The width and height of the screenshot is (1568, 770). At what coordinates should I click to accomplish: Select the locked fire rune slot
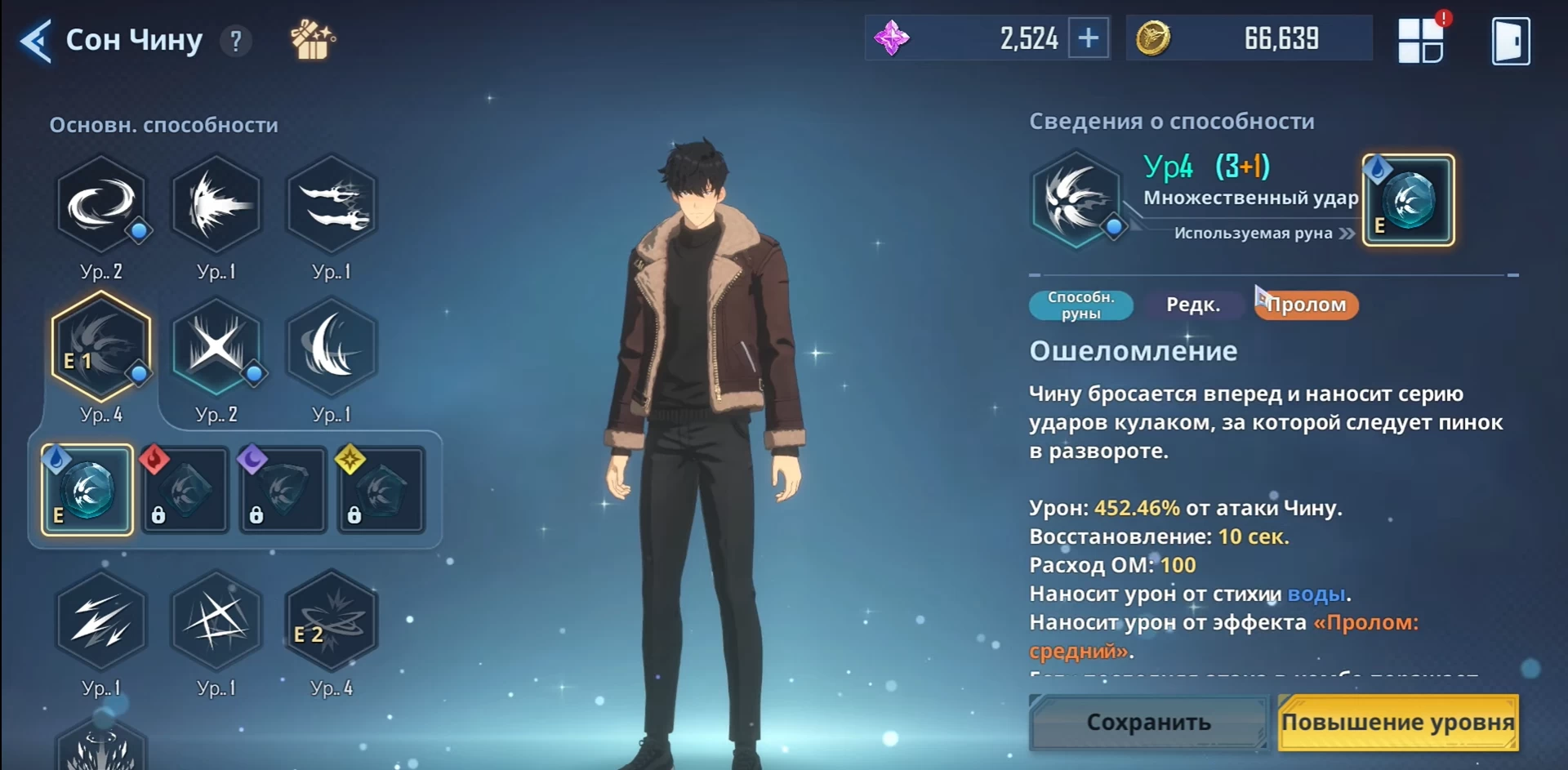tap(185, 490)
